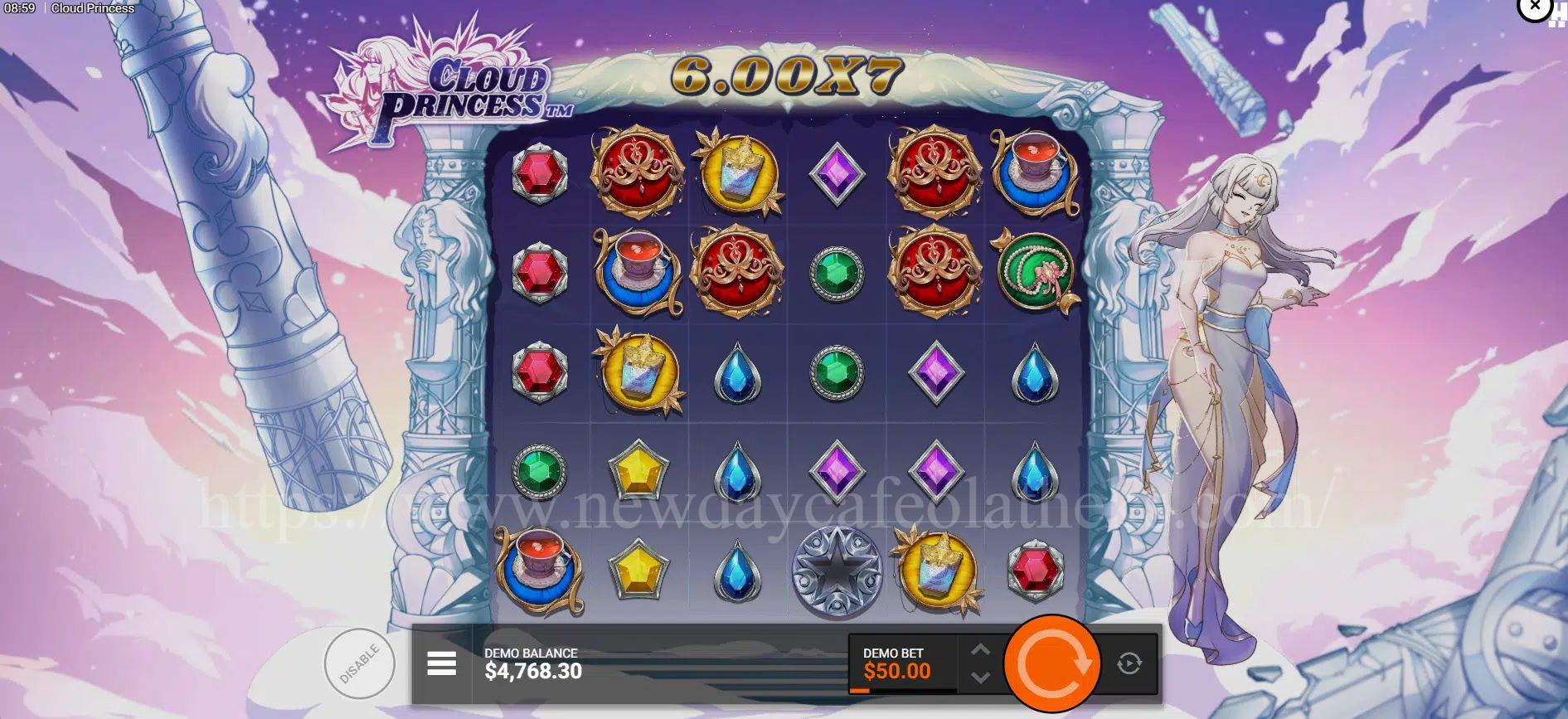
Task: Open the hamburger menu
Action: tap(441, 663)
